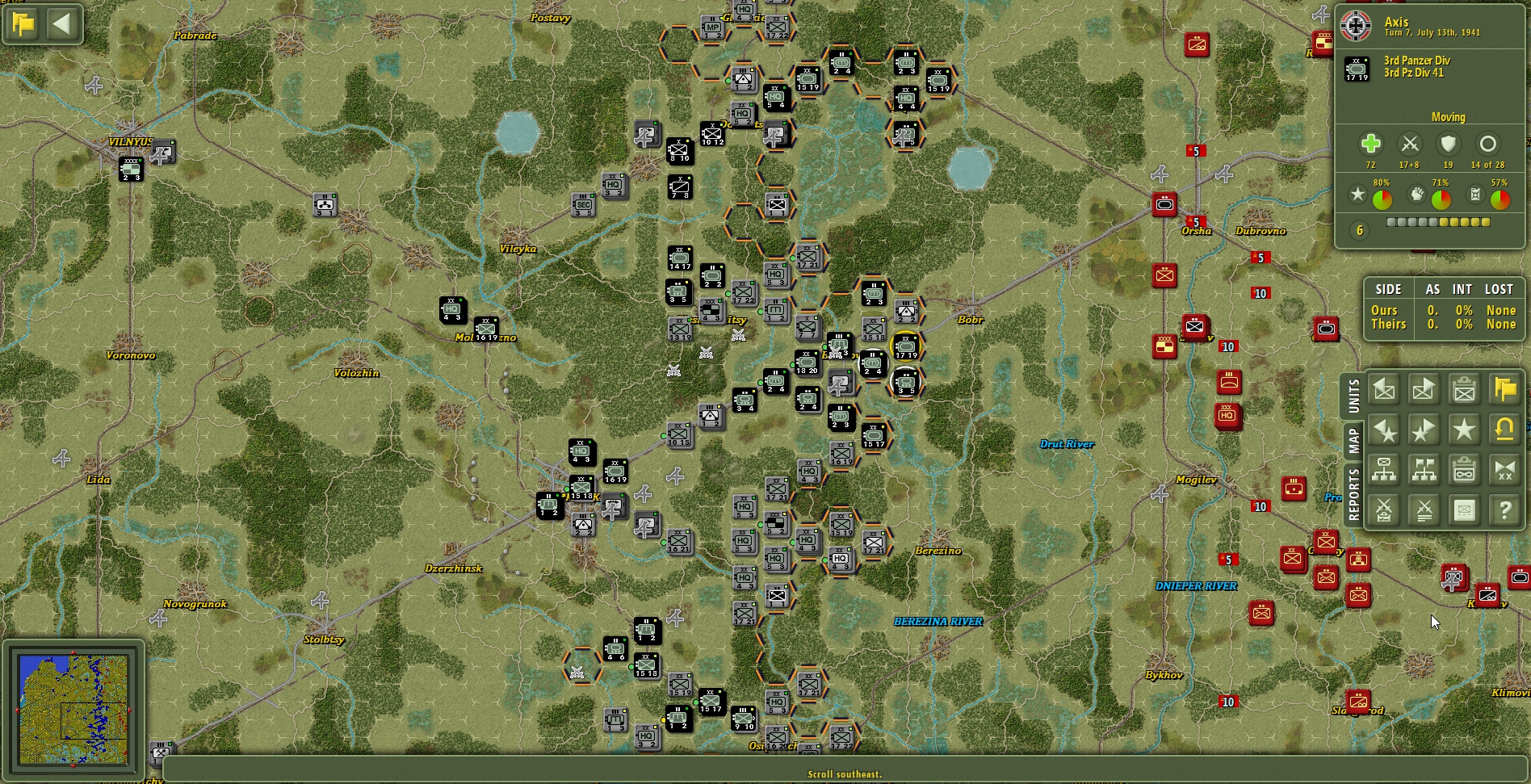
Task: Click the yellow objective flag icon
Action: [1504, 390]
